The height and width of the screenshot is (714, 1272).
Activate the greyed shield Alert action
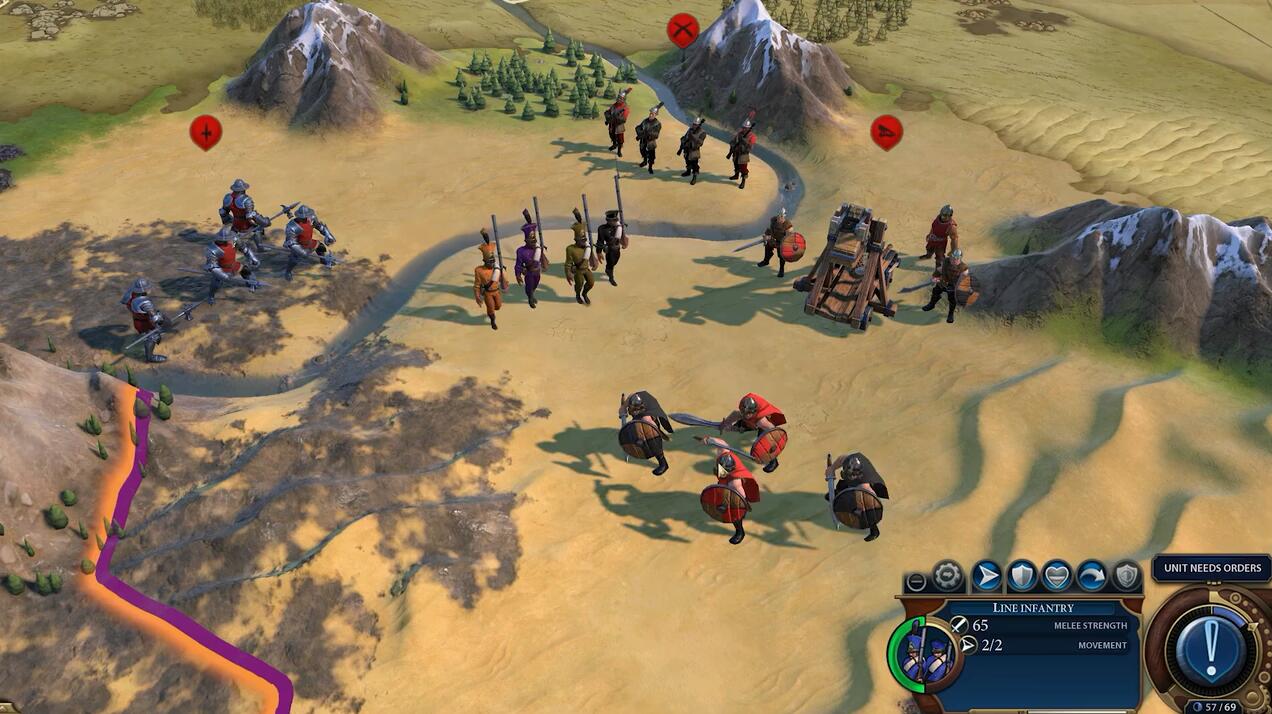tap(1126, 576)
